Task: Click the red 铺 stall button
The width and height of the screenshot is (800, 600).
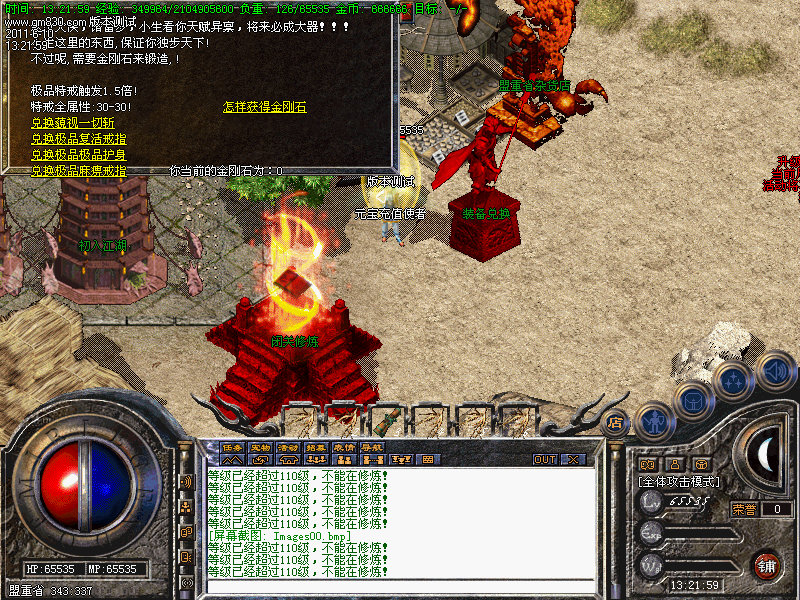Action: pyautogui.click(x=766, y=564)
